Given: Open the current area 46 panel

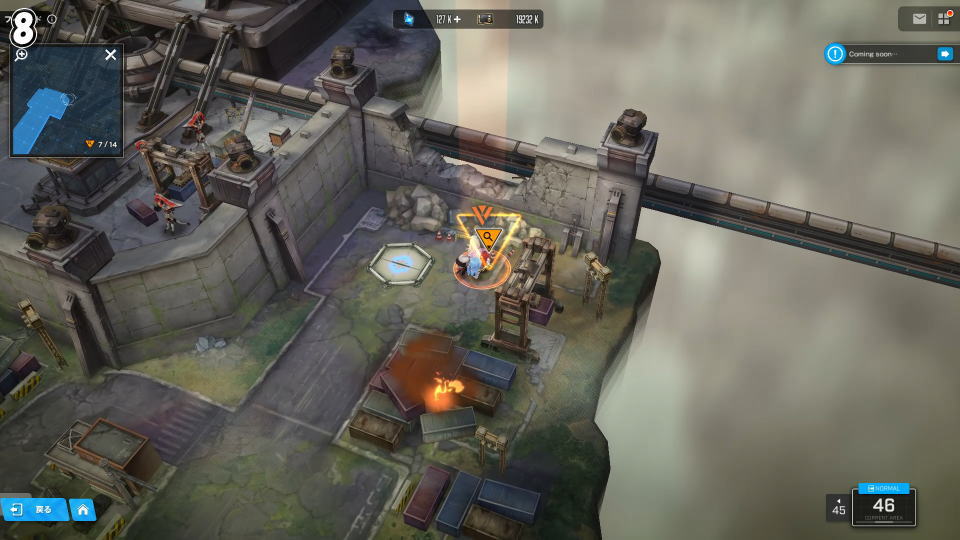Looking at the screenshot, I should pos(884,505).
